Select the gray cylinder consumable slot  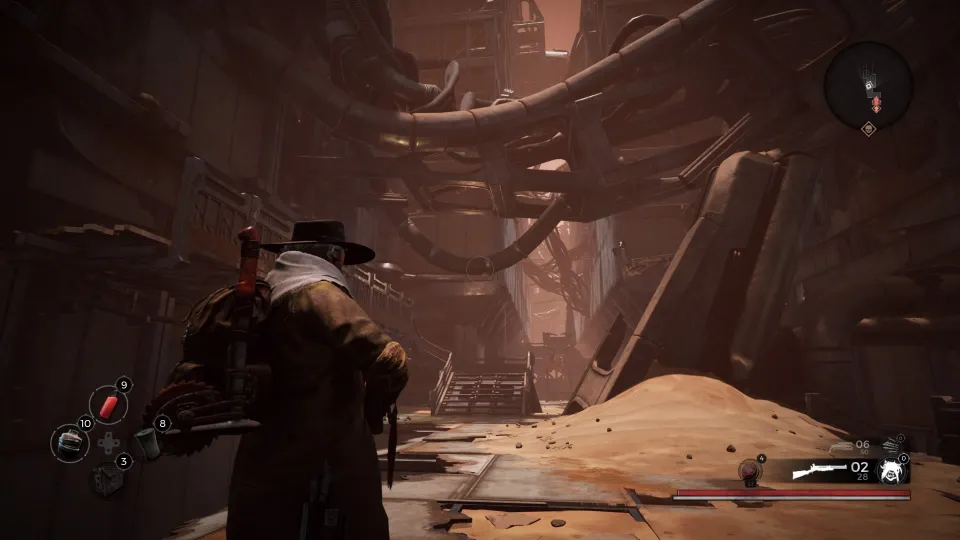point(147,442)
